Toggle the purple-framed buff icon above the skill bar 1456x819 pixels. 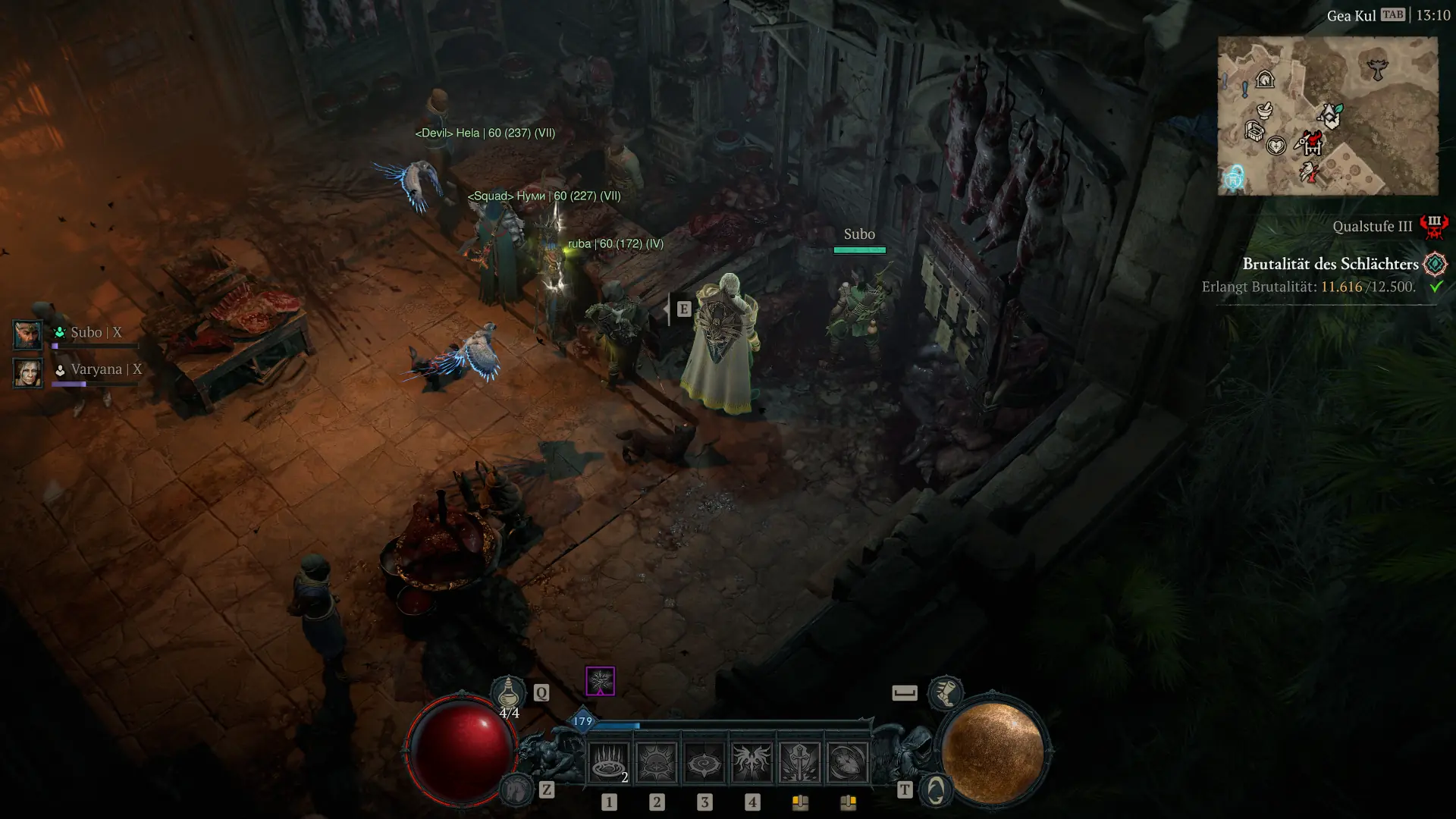pyautogui.click(x=600, y=682)
